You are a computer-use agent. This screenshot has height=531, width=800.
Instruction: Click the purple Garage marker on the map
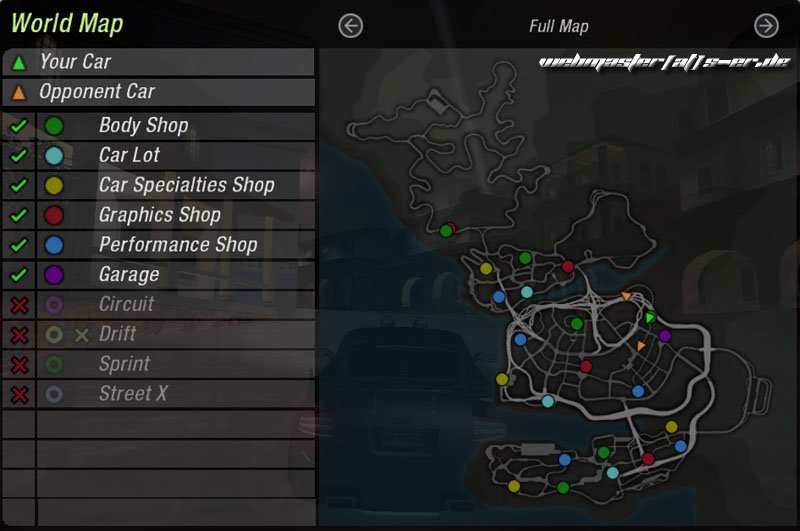click(x=665, y=336)
